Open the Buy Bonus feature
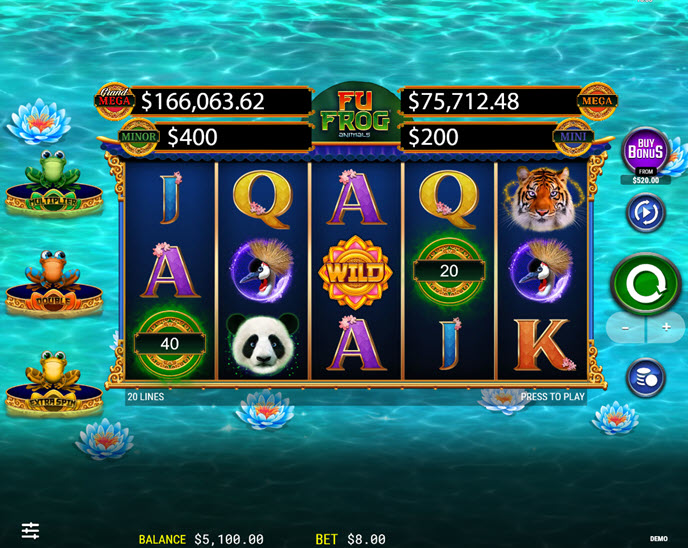Image resolution: width=688 pixels, height=548 pixels. (x=646, y=152)
